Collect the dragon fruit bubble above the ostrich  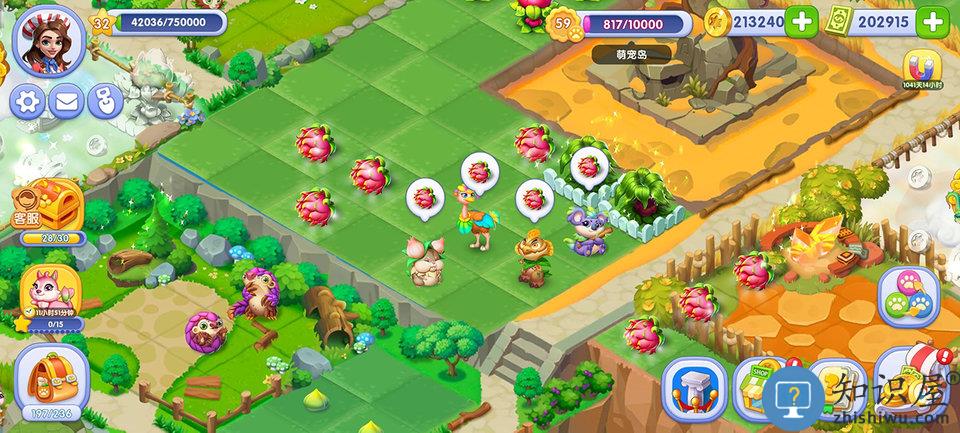(479, 172)
